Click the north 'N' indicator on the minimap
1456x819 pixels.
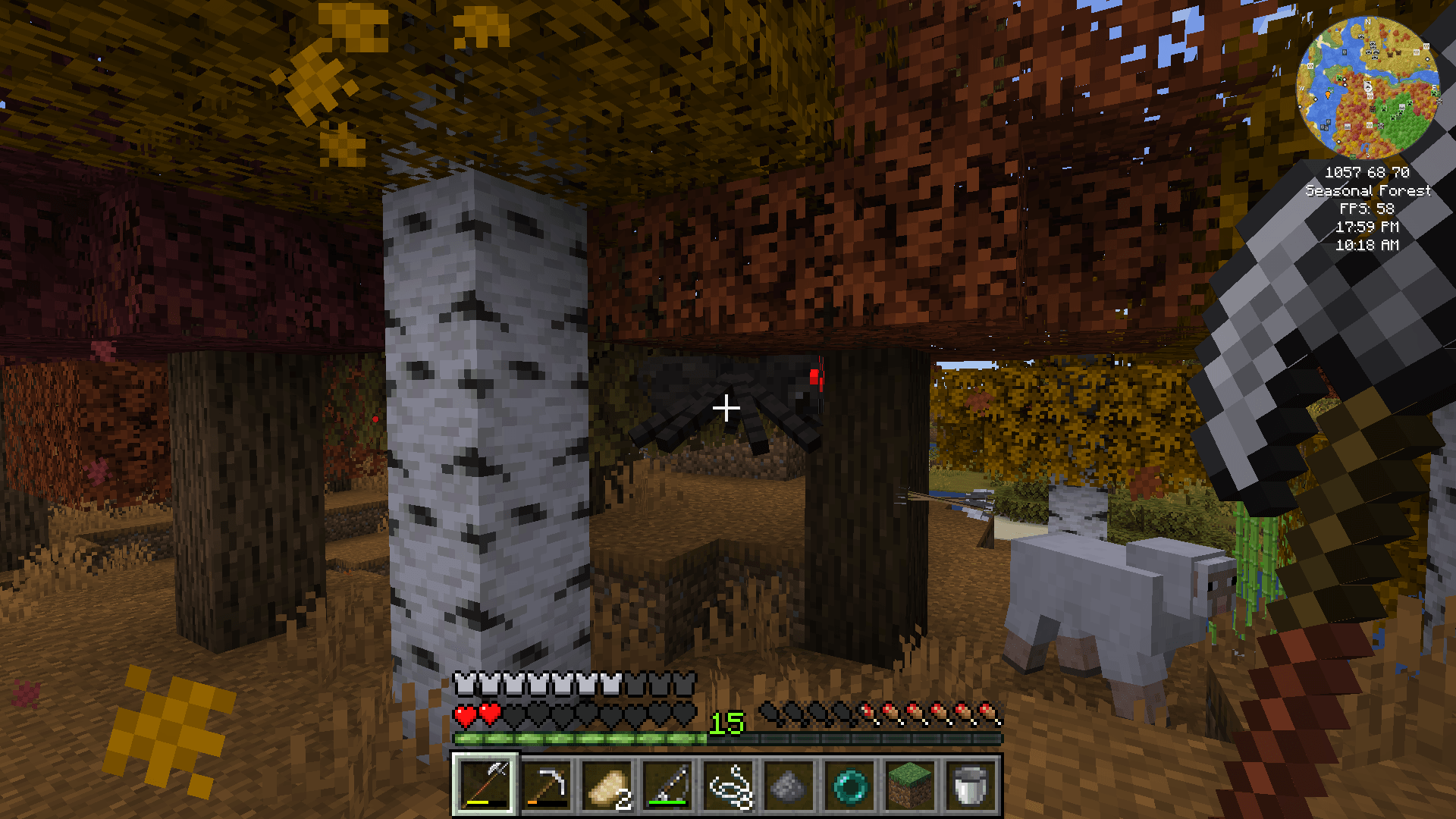pos(1368,22)
